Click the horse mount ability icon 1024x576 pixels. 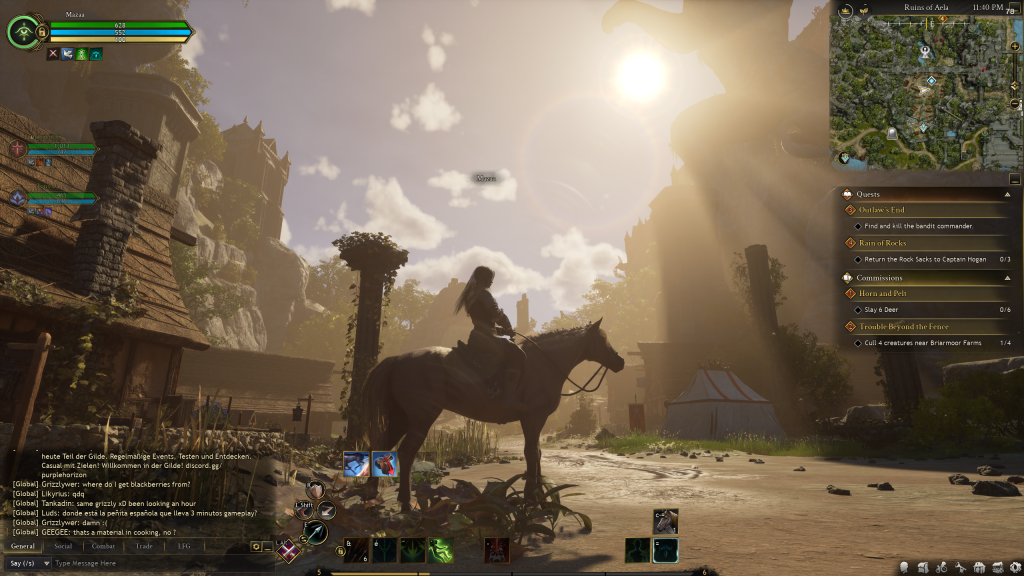(x=665, y=520)
